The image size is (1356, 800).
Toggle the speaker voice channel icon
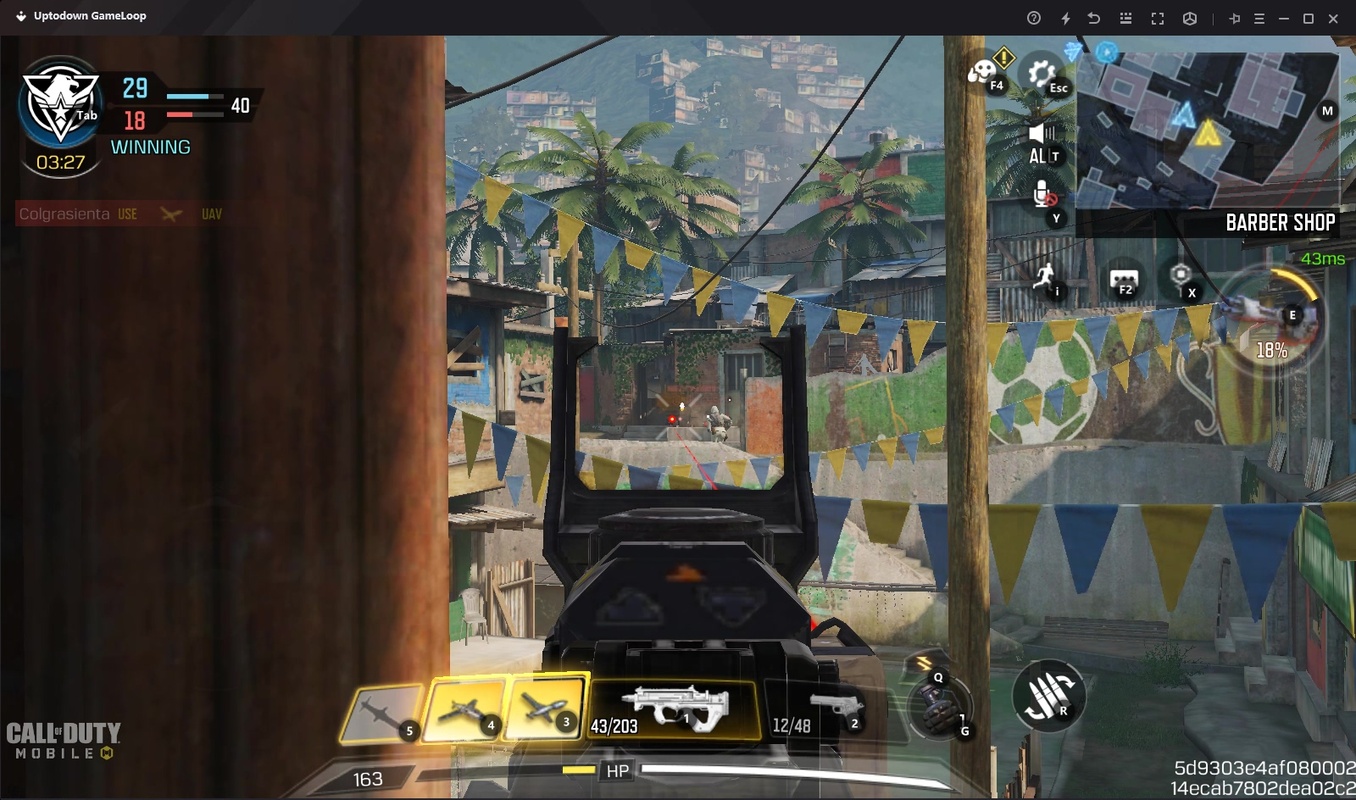coord(1042,135)
